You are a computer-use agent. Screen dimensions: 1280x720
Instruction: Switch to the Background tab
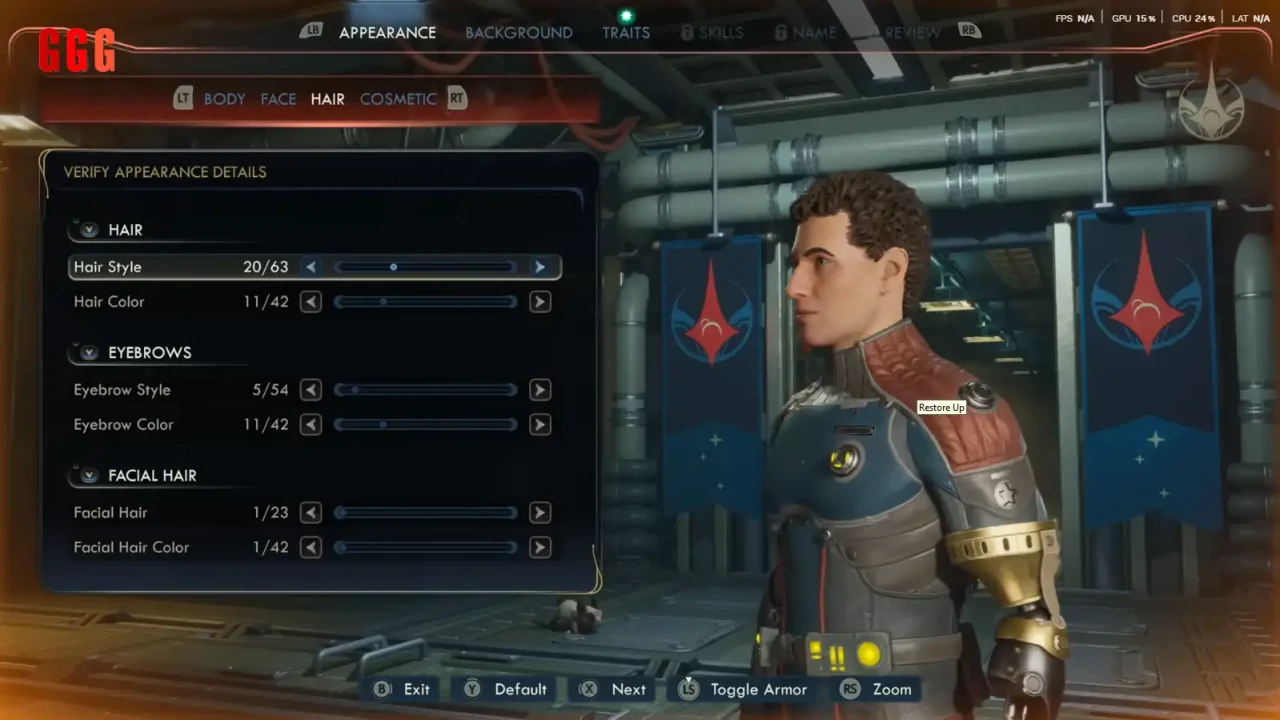(518, 33)
